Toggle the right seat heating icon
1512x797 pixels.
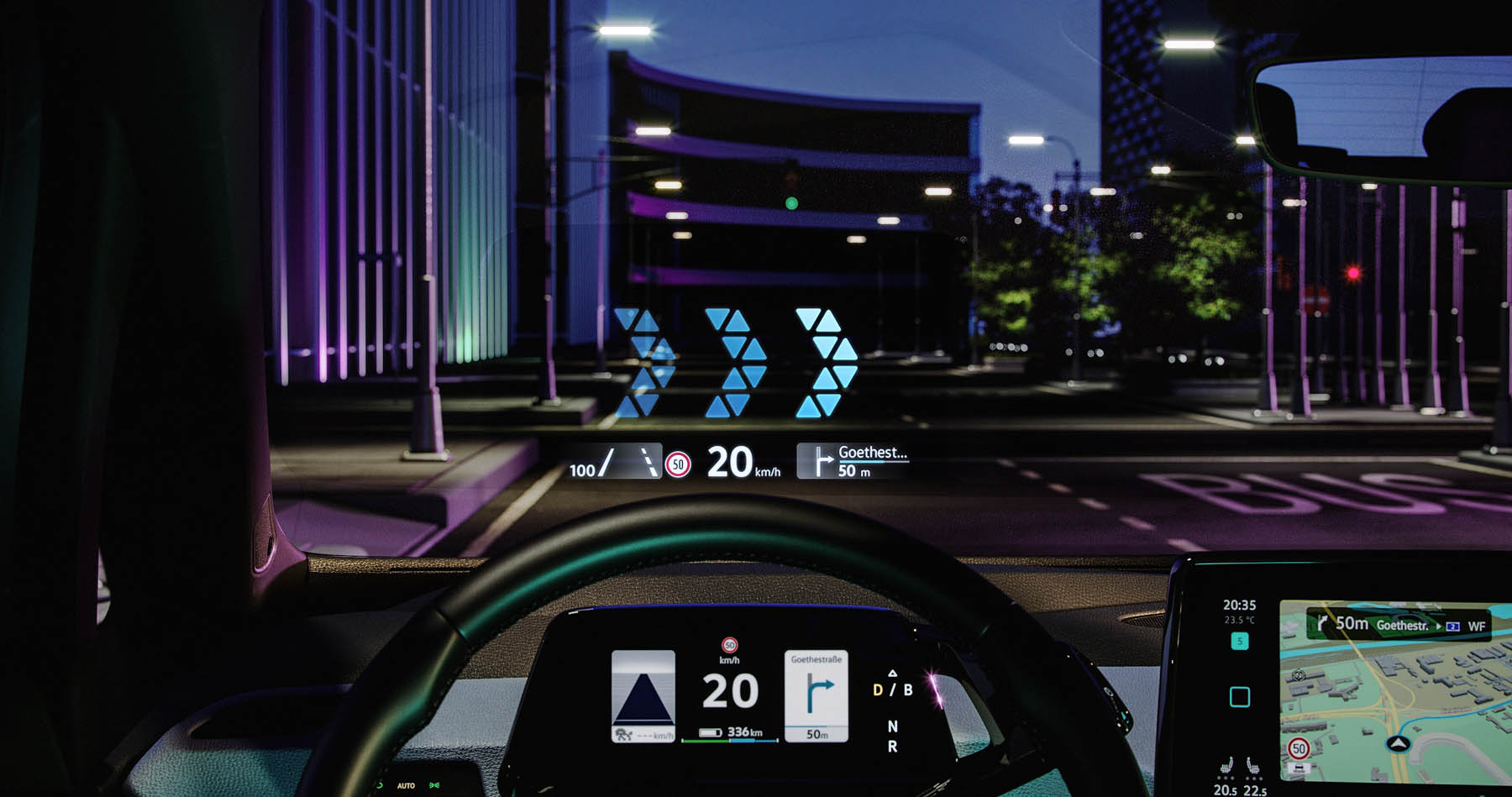(x=1252, y=767)
